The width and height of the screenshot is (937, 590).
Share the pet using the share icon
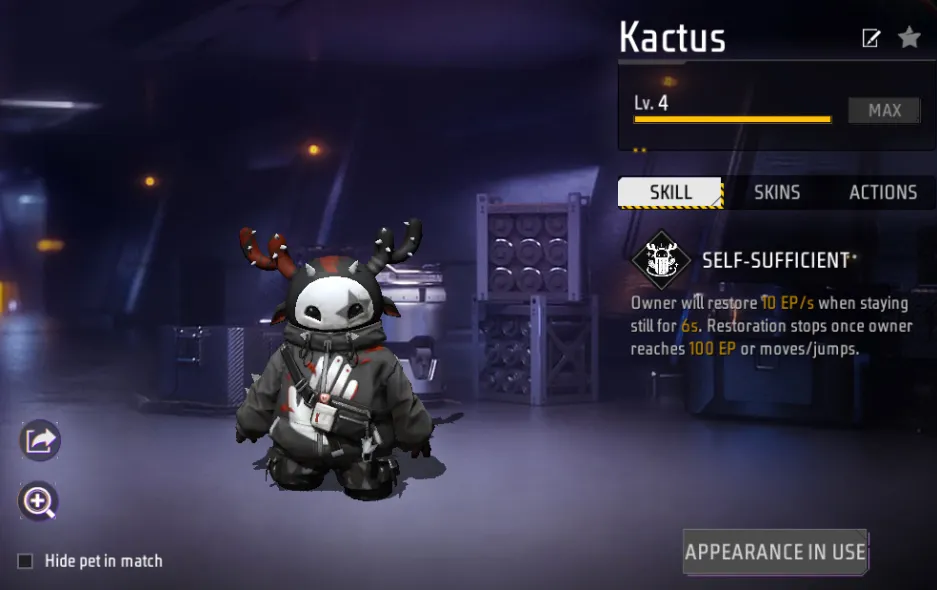pyautogui.click(x=40, y=440)
